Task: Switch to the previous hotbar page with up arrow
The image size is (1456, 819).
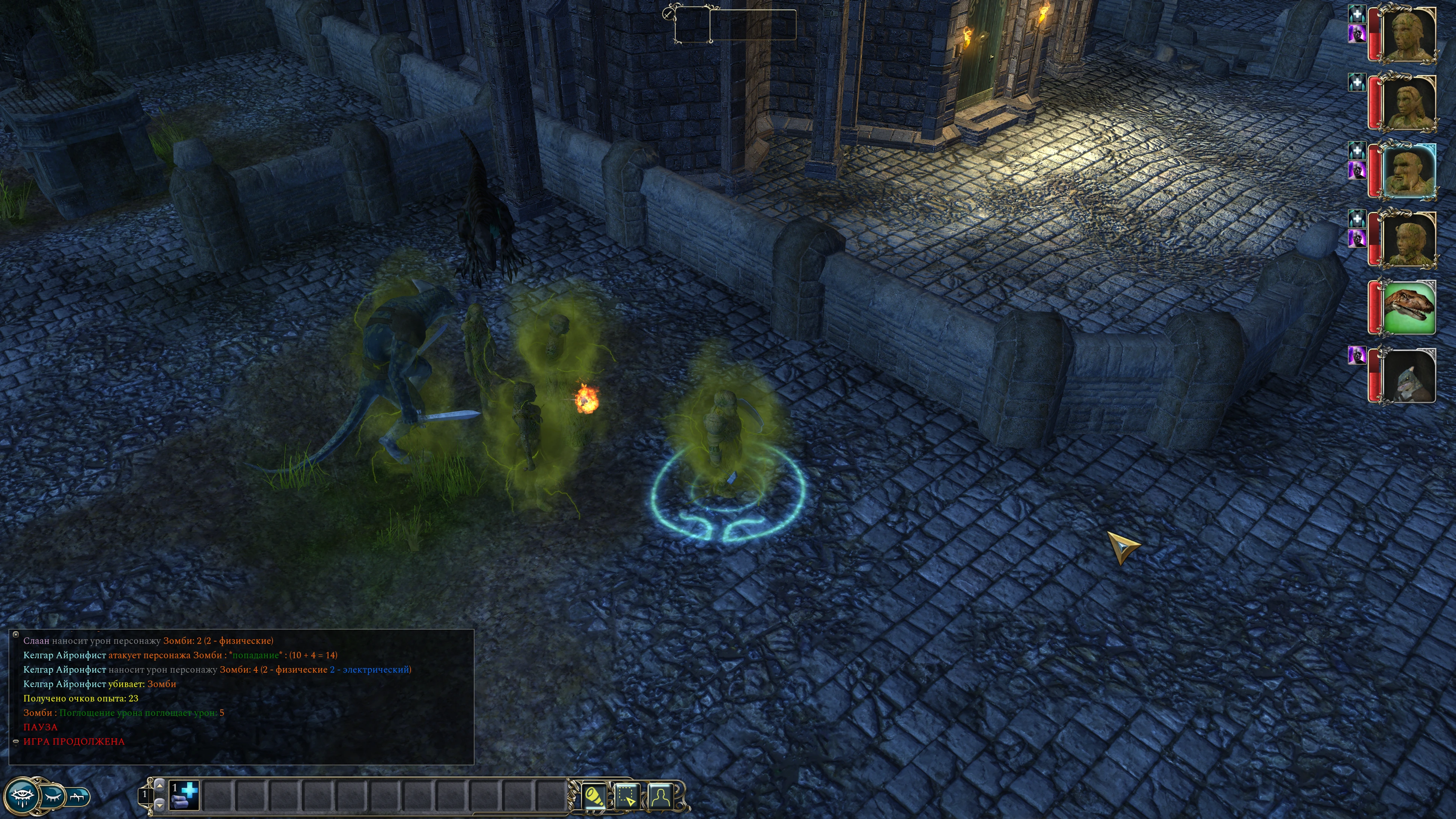Action: point(160,785)
